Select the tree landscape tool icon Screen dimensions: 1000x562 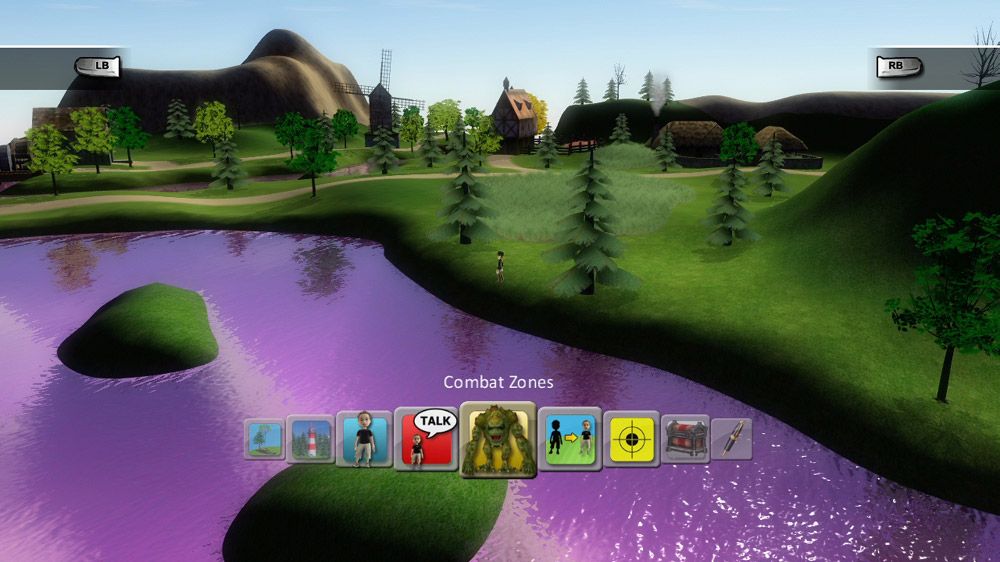[265, 439]
